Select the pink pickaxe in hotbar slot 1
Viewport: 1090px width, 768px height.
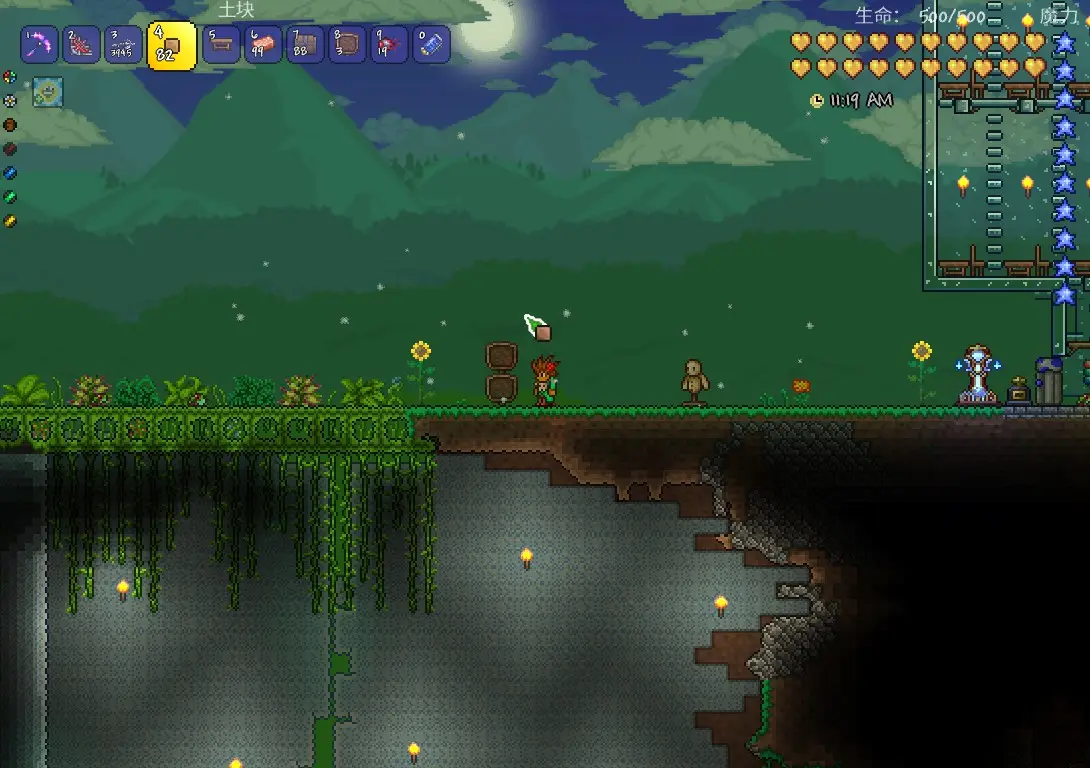tap(40, 45)
